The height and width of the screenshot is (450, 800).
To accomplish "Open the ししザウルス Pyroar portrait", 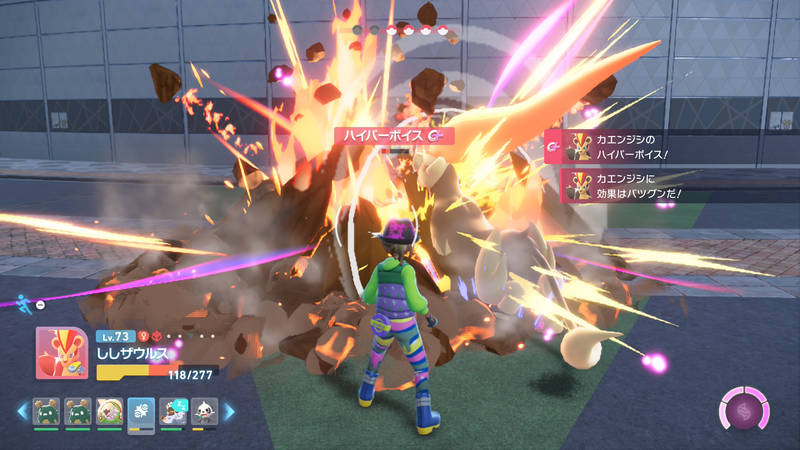I will click(61, 353).
